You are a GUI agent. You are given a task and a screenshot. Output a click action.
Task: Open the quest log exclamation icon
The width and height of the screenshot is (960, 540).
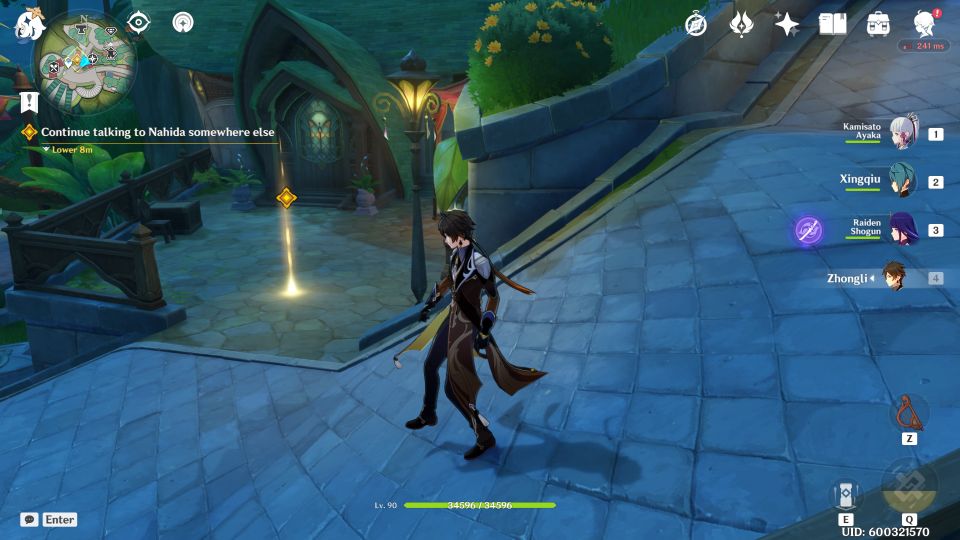click(29, 102)
